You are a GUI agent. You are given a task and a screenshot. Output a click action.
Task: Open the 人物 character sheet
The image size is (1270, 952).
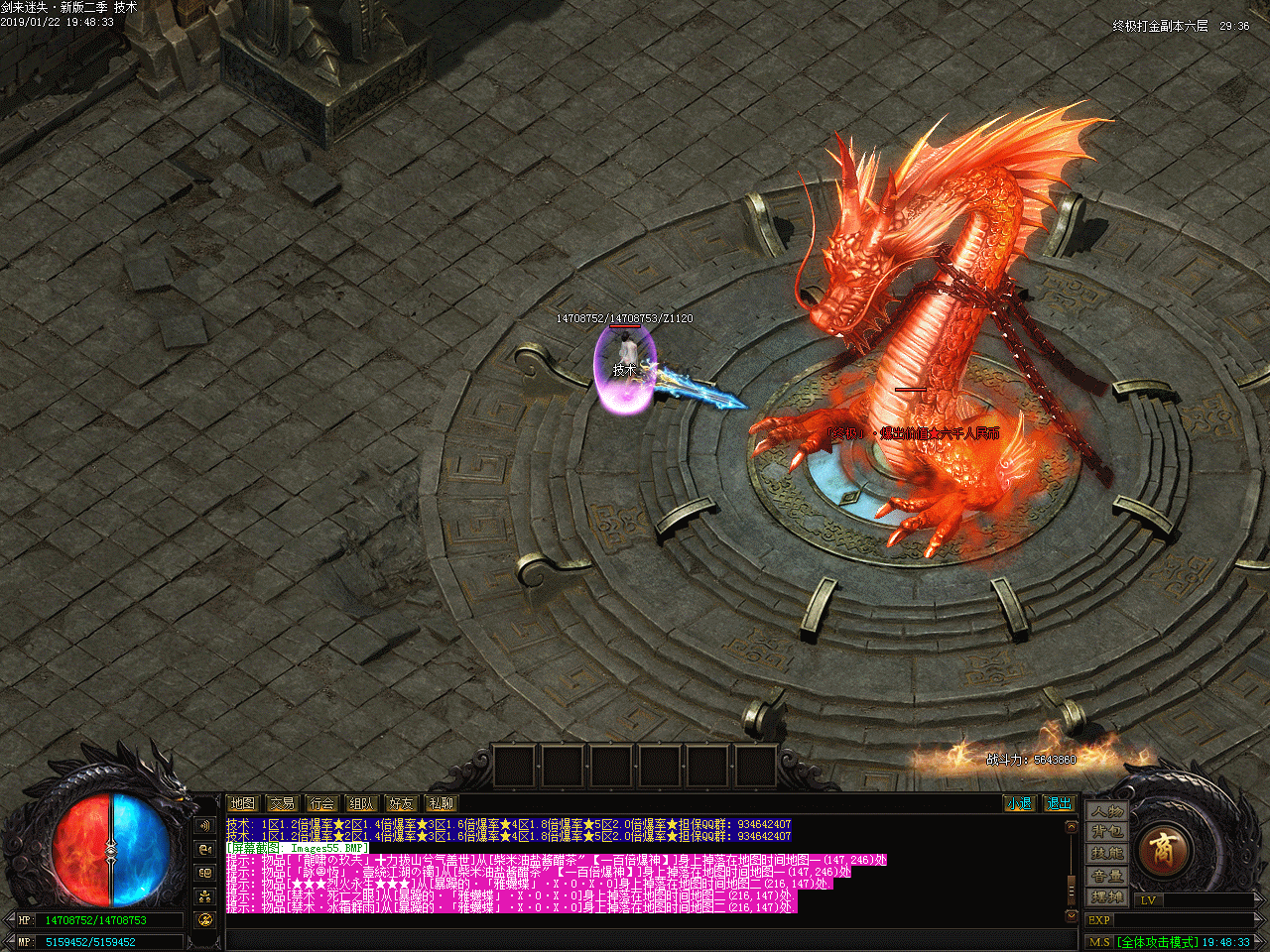coord(1107,811)
